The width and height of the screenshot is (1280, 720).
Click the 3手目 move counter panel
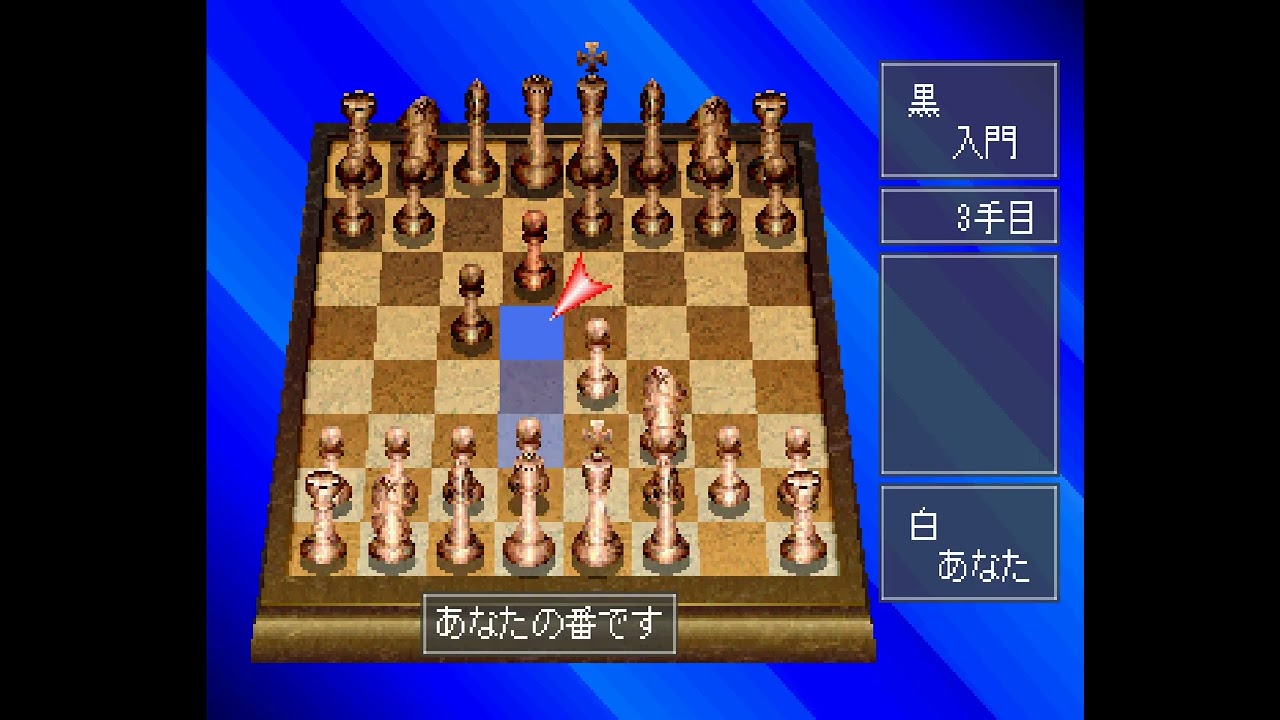968,216
